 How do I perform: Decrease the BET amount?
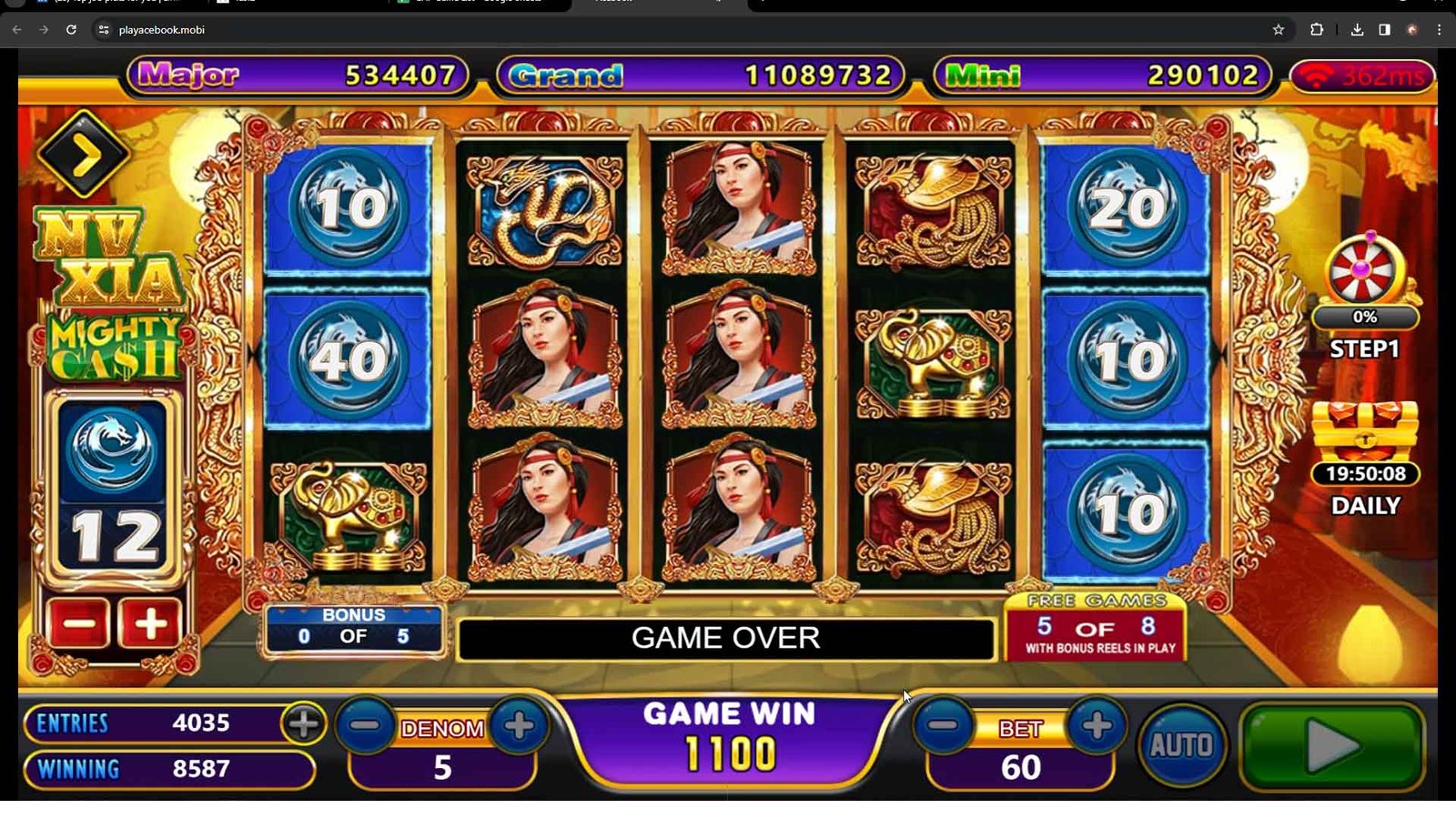click(944, 725)
